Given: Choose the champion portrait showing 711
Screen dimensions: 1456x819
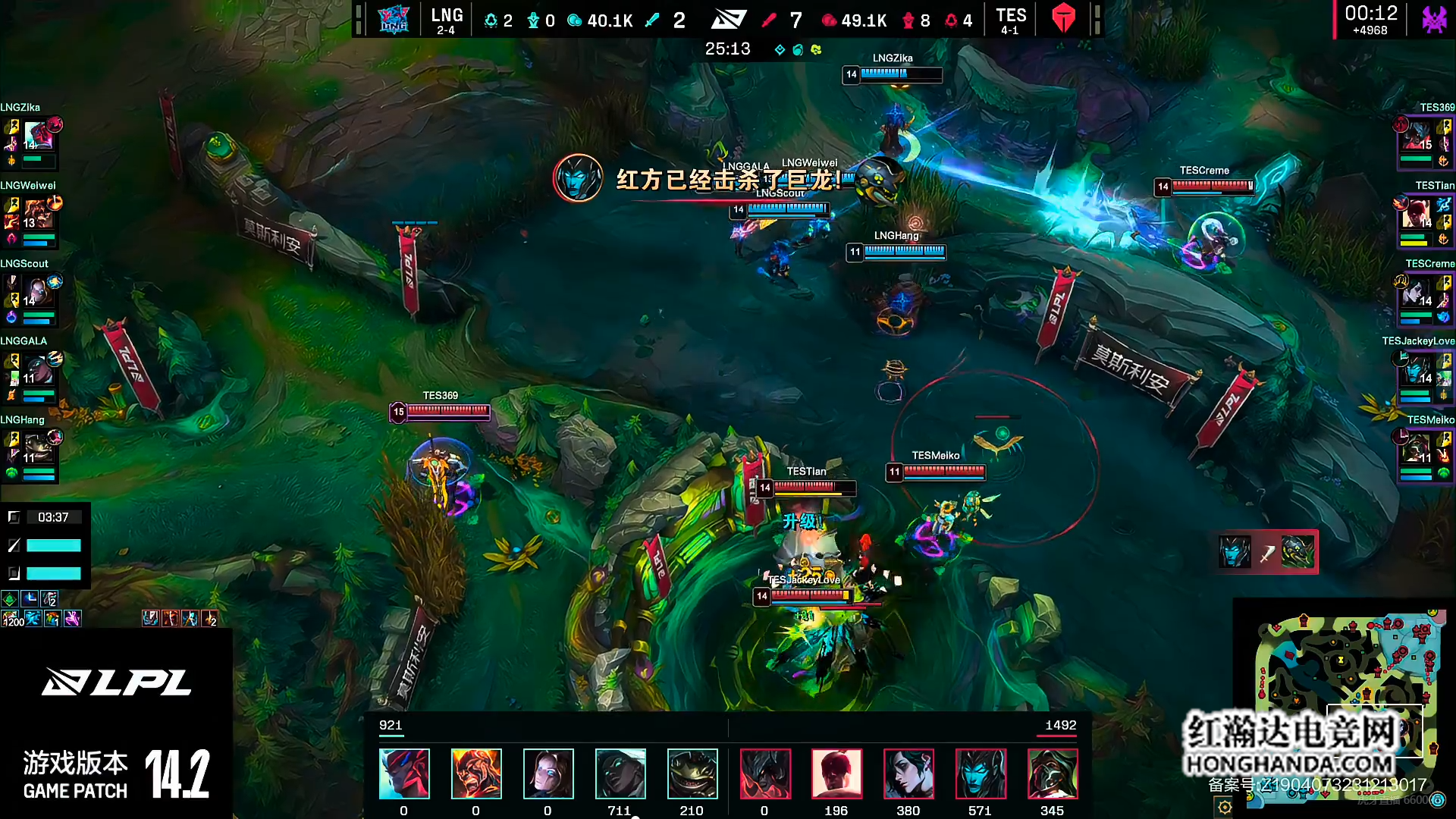Looking at the screenshot, I should click(x=620, y=773).
